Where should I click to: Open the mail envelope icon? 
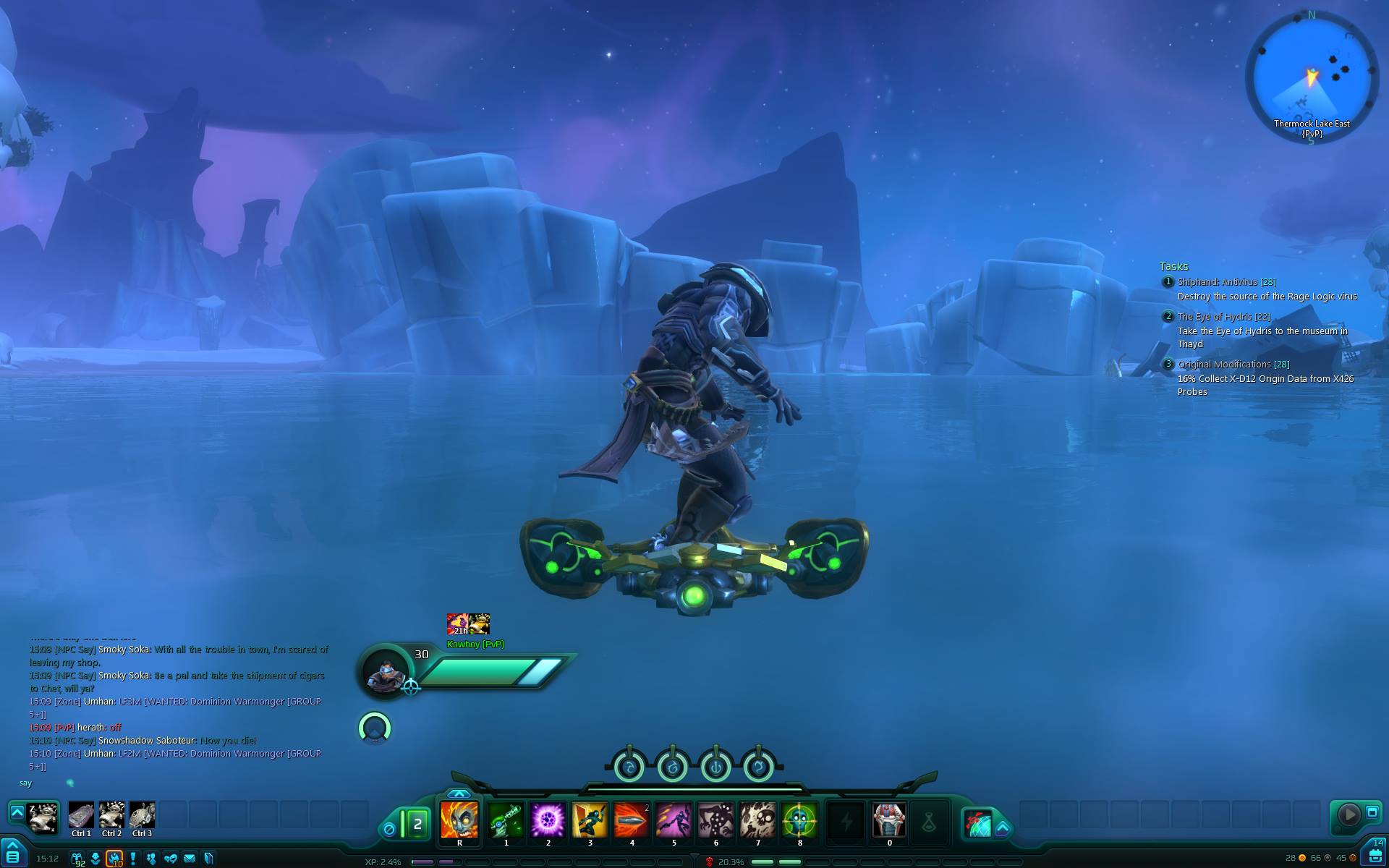[190, 859]
